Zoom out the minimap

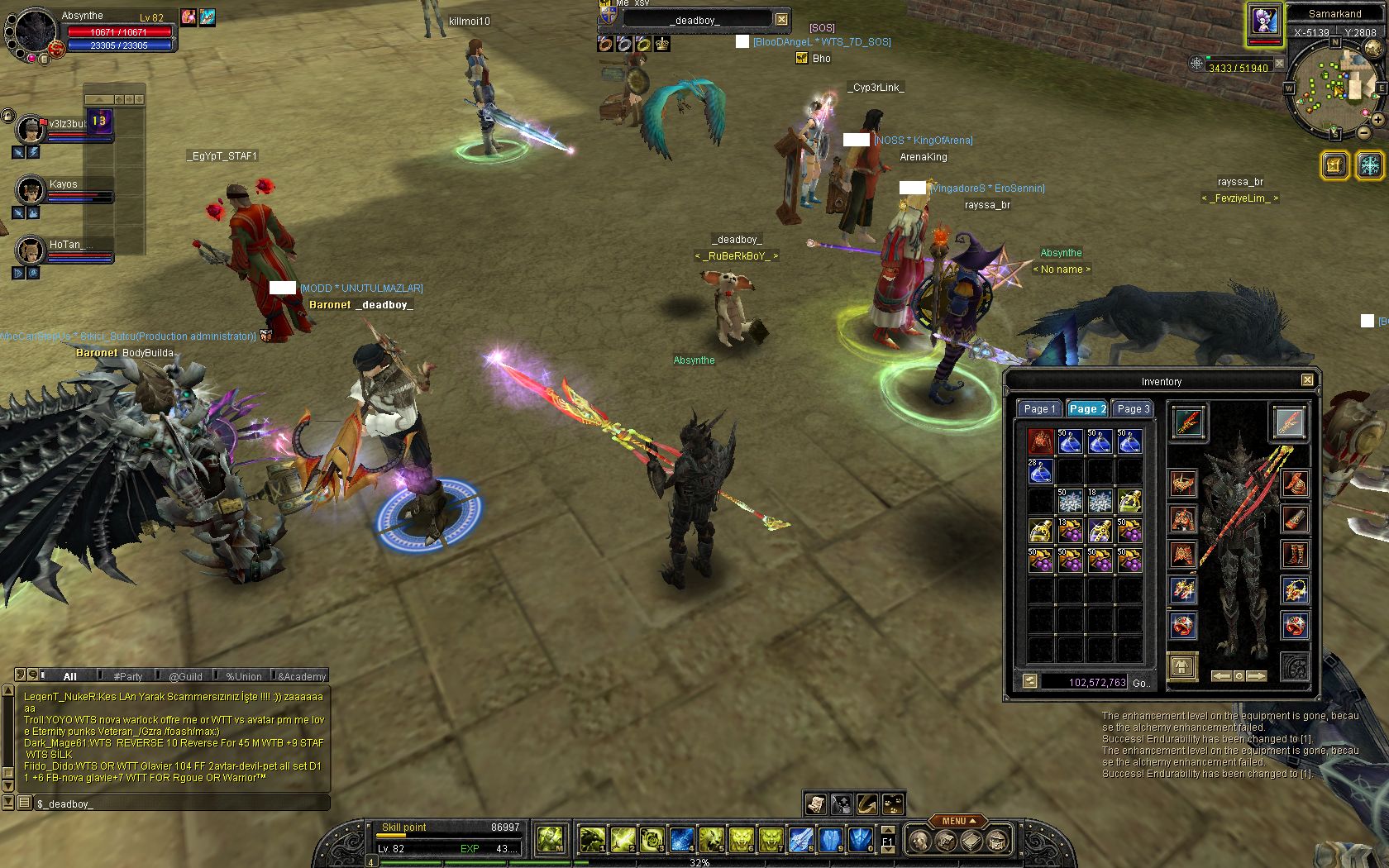point(1364,132)
